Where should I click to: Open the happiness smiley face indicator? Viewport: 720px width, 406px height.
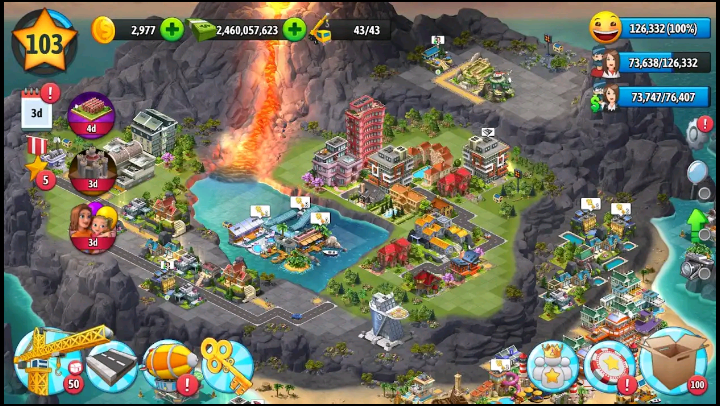pyautogui.click(x=604, y=28)
